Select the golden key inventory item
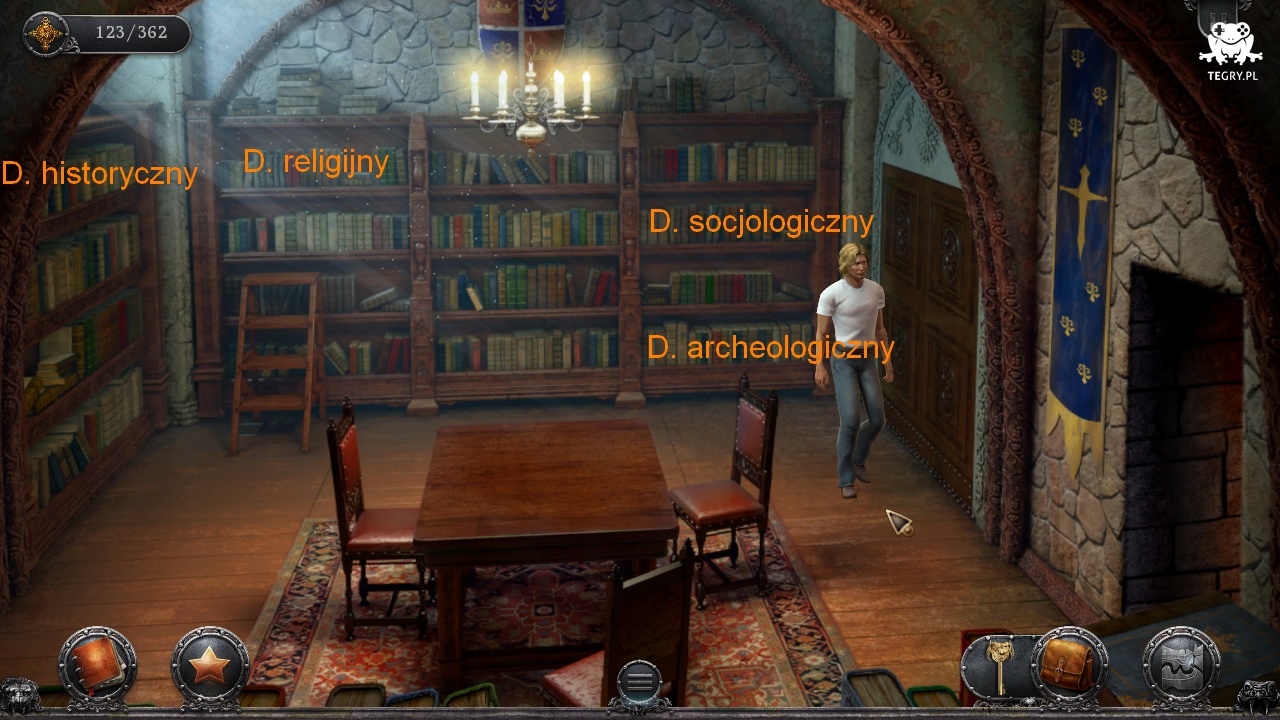The image size is (1280, 720). coord(997,664)
